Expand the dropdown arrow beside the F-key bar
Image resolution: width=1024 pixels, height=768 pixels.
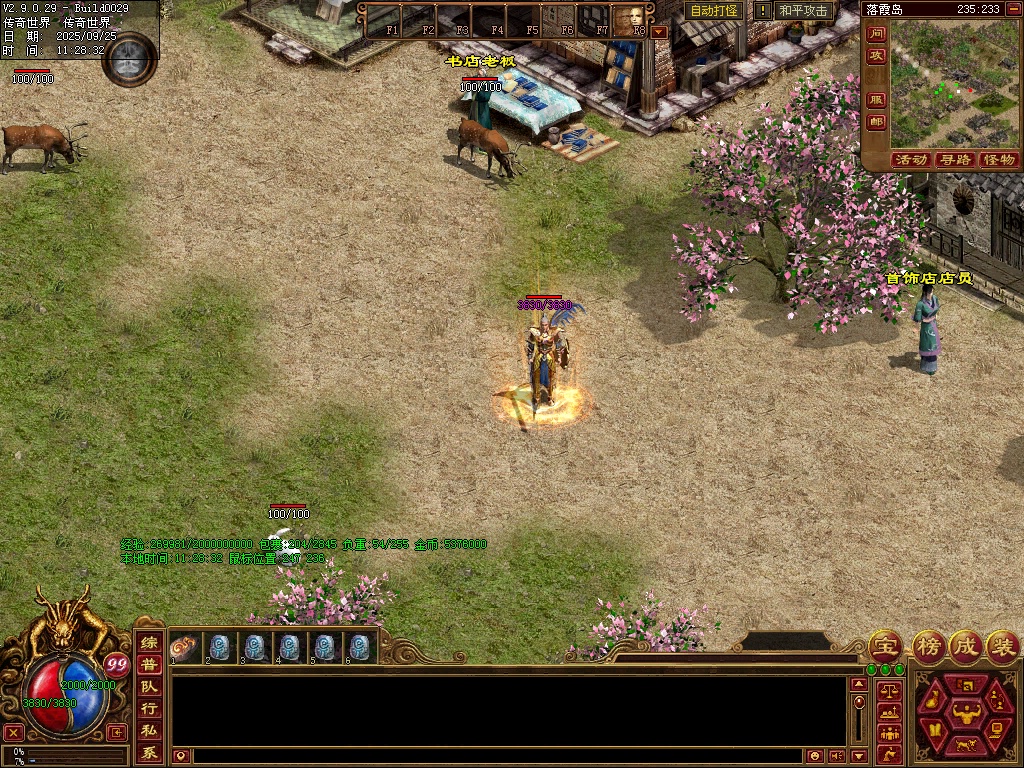click(658, 31)
